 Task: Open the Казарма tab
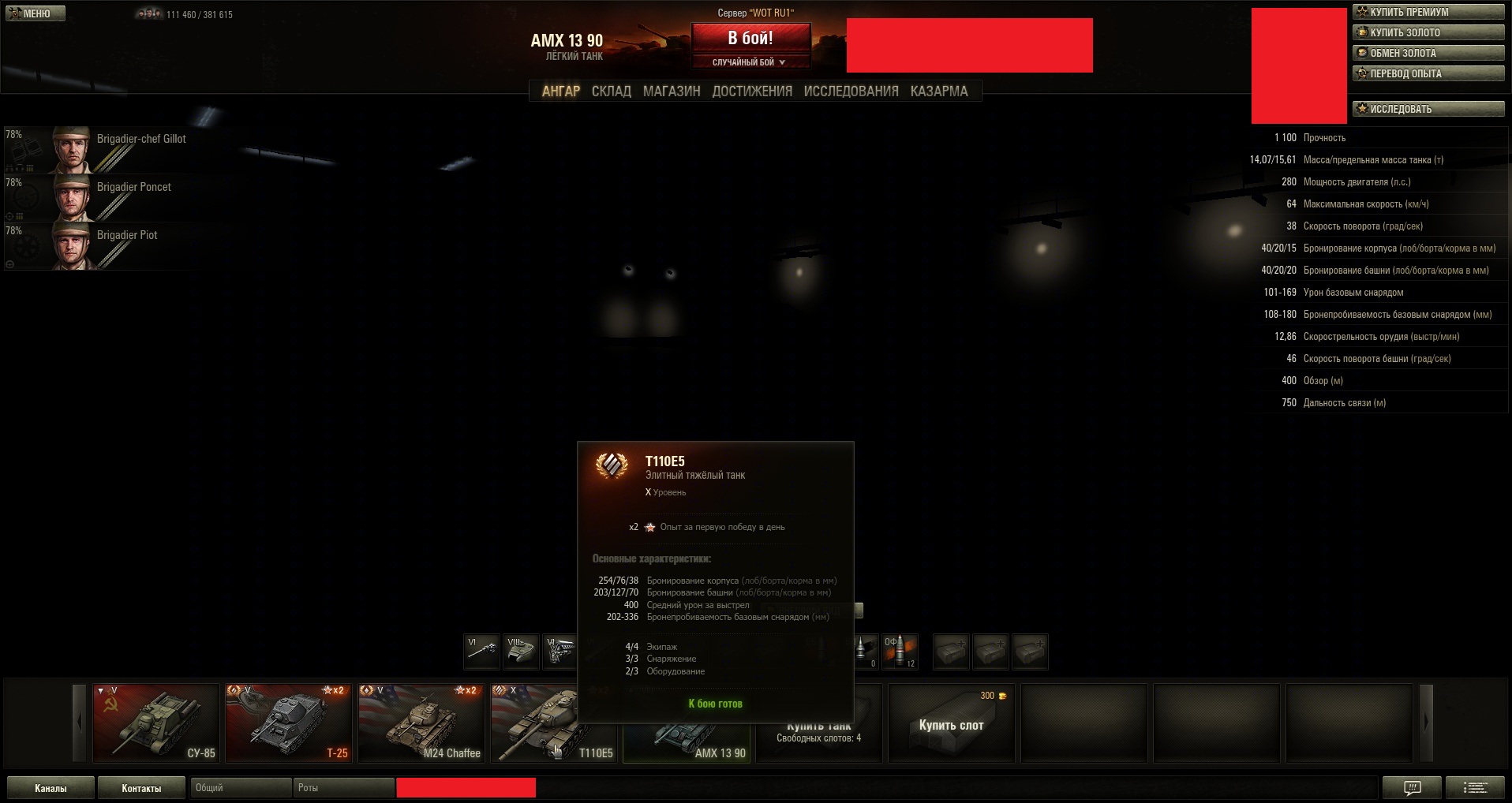tap(938, 92)
